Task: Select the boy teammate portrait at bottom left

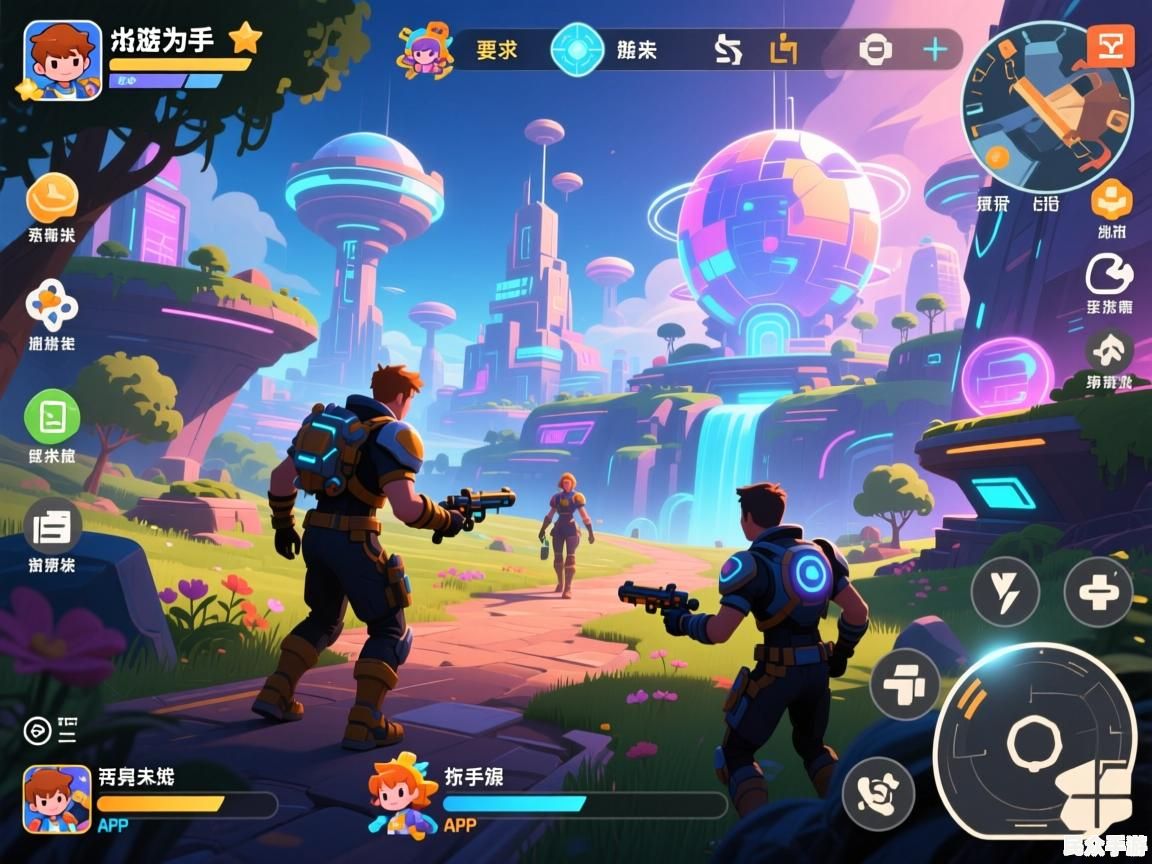Action: click(57, 799)
